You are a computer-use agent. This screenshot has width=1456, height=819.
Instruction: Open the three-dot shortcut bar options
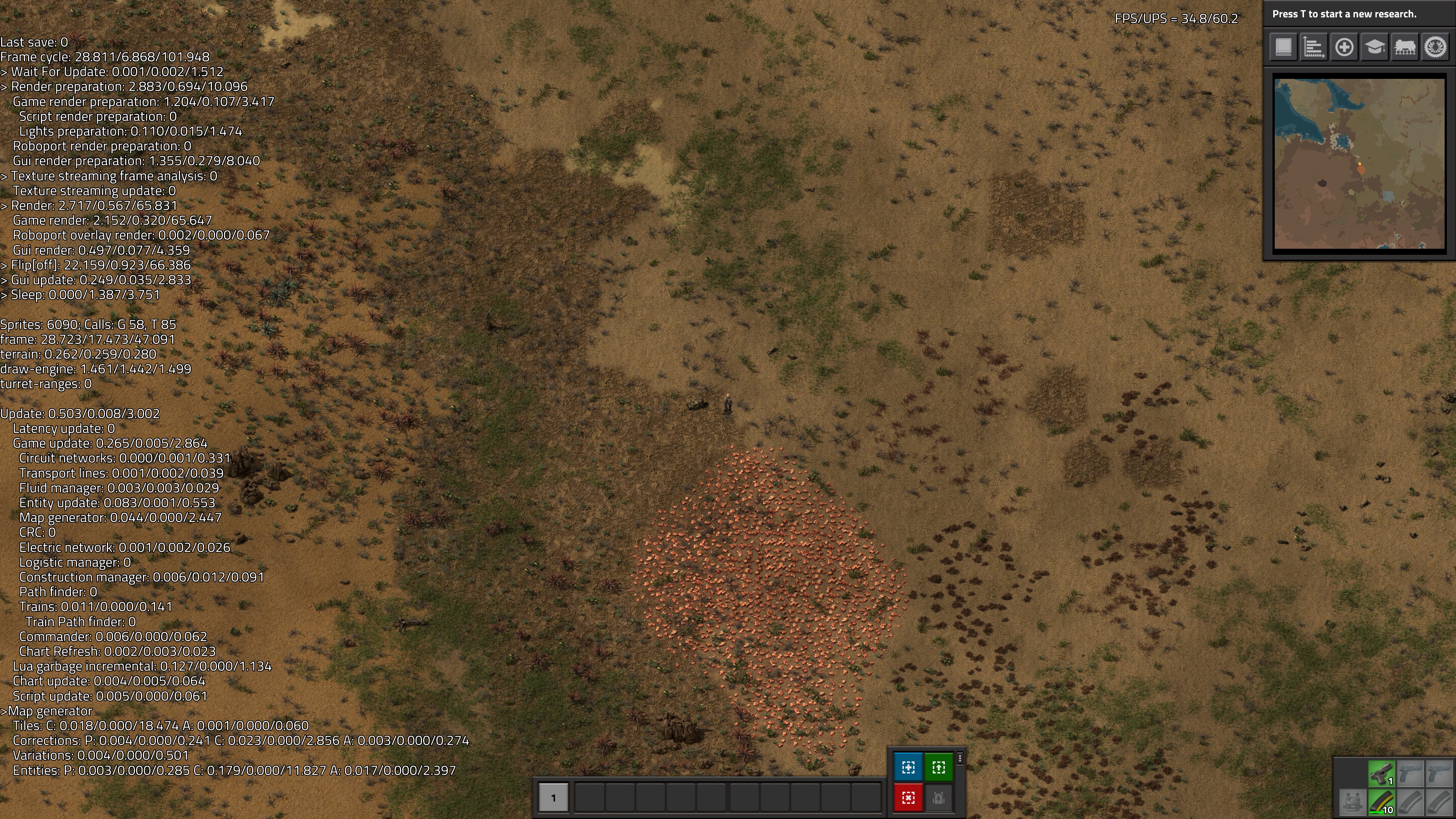click(960, 758)
